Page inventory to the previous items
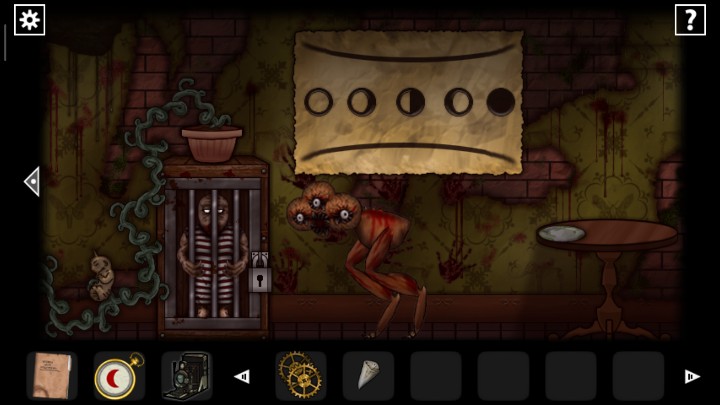Screen dimensions: 720x405 click(241, 377)
